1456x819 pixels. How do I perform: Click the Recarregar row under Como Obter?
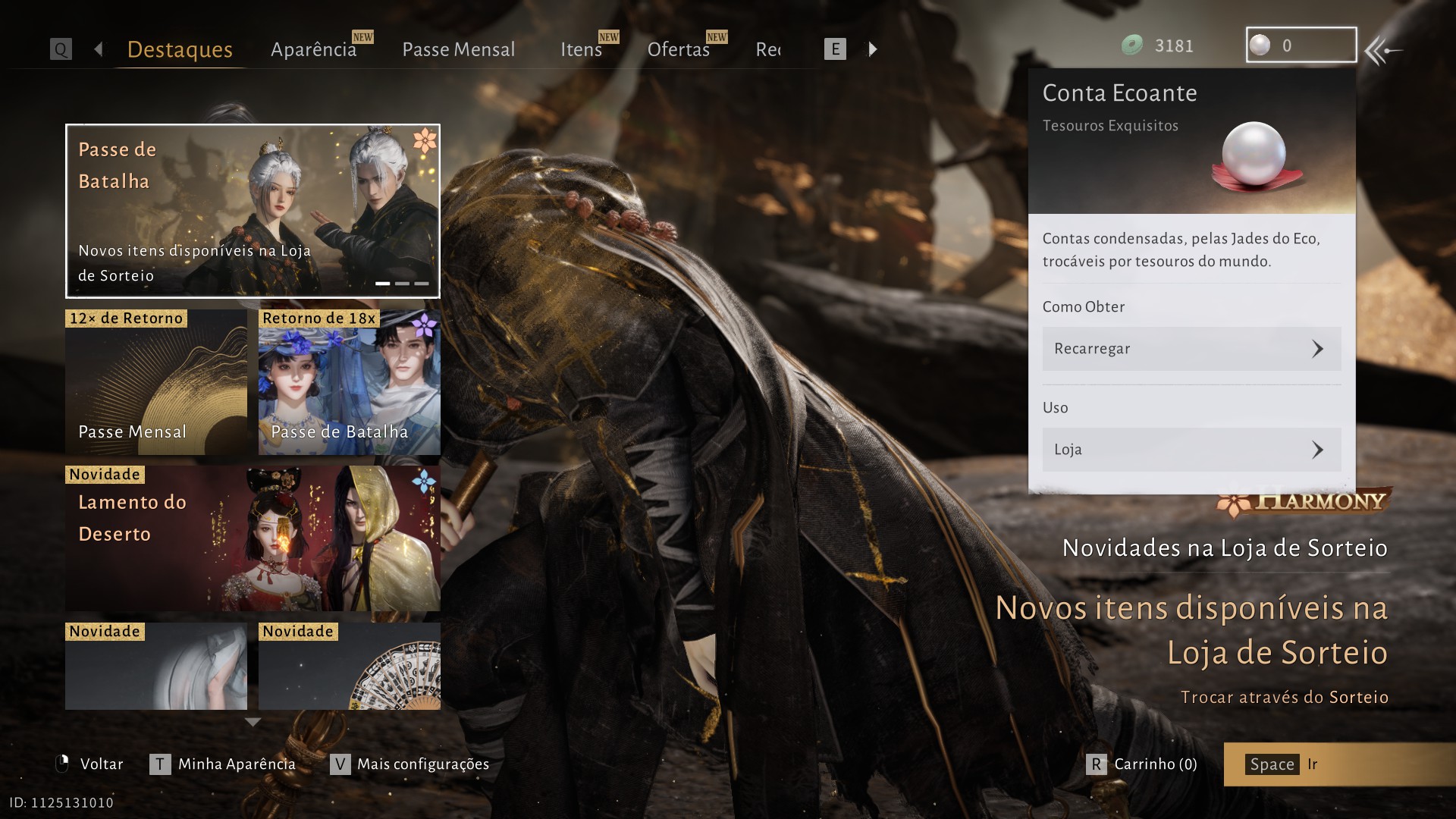pos(1191,349)
